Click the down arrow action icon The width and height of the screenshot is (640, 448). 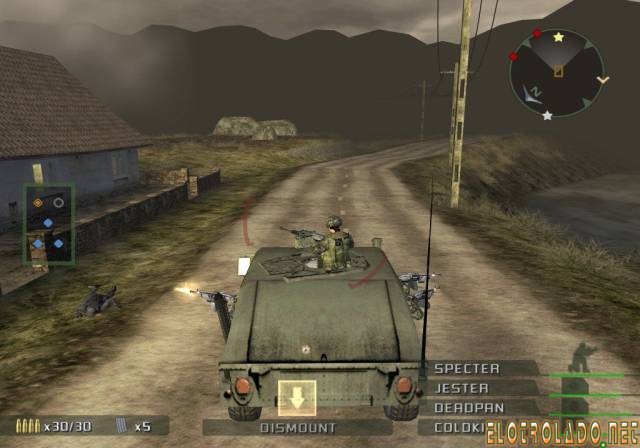coord(297,398)
